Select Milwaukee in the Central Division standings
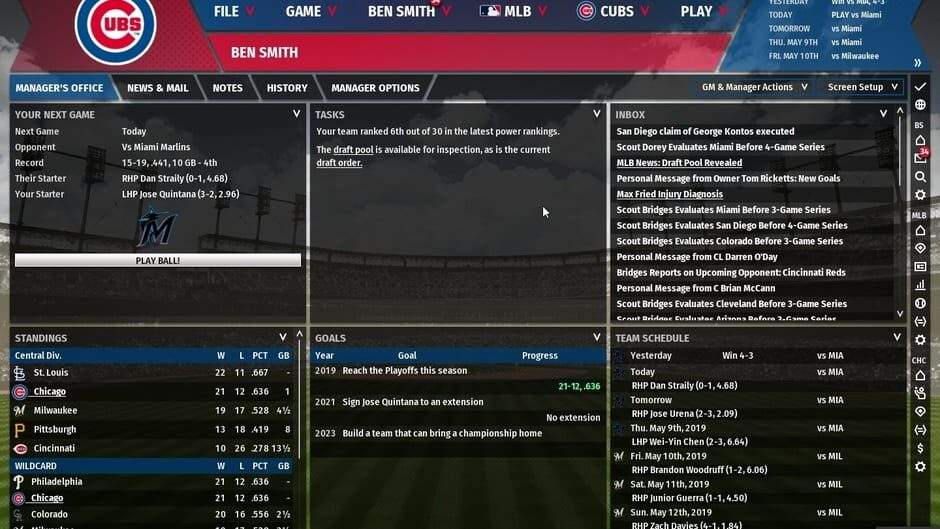Image resolution: width=940 pixels, height=529 pixels. [54, 410]
